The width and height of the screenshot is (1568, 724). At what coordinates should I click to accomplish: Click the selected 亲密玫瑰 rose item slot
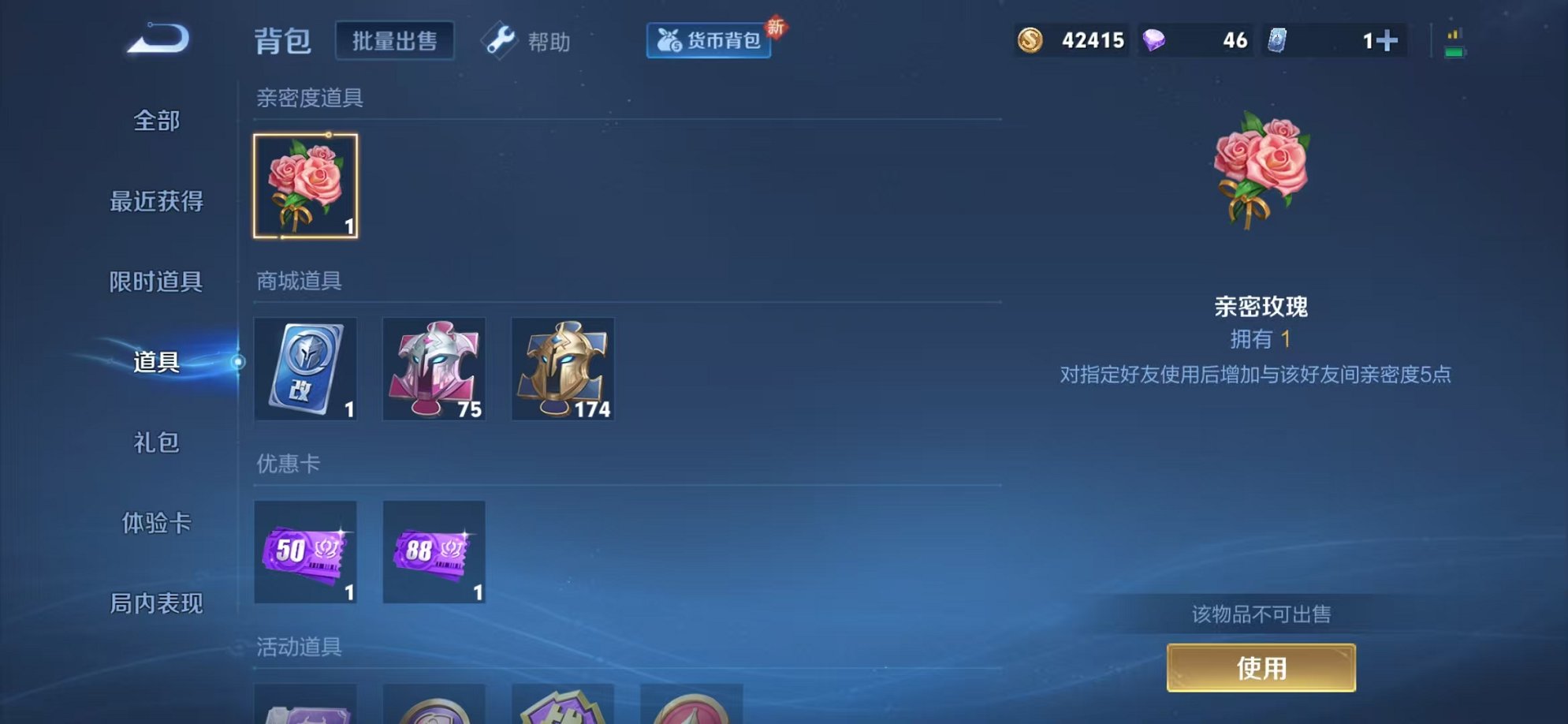(306, 185)
